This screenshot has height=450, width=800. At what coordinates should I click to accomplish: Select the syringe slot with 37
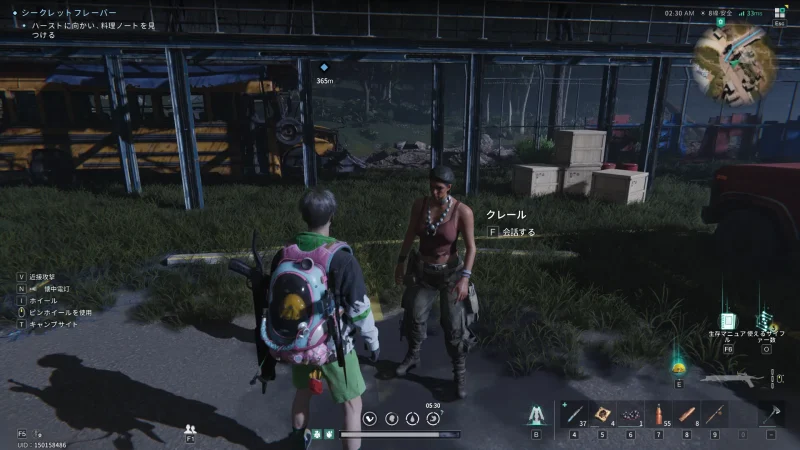573,414
